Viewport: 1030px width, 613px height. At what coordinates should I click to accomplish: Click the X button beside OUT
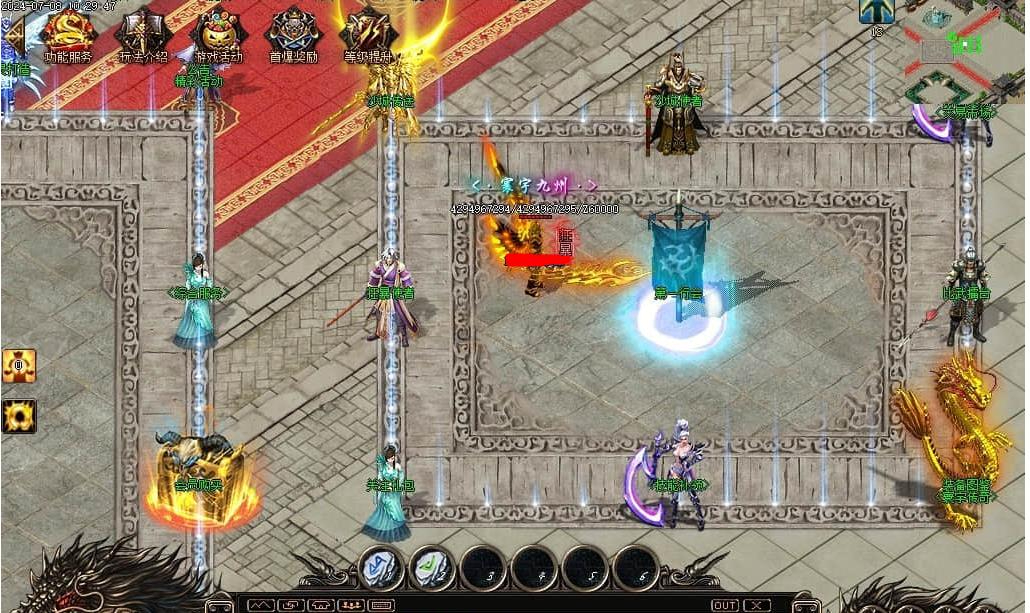tap(757, 605)
